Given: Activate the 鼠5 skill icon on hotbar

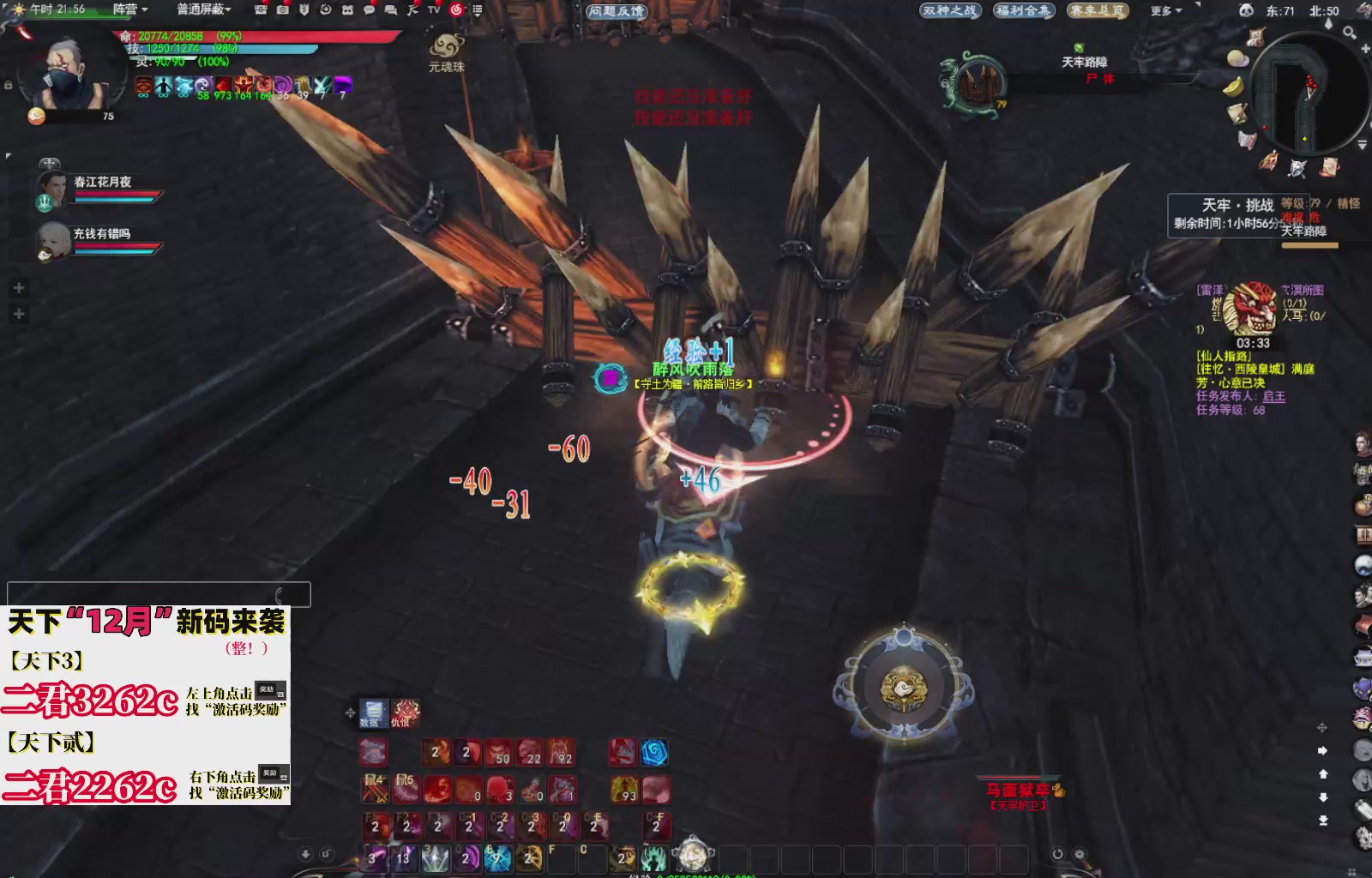Looking at the screenshot, I should [406, 789].
